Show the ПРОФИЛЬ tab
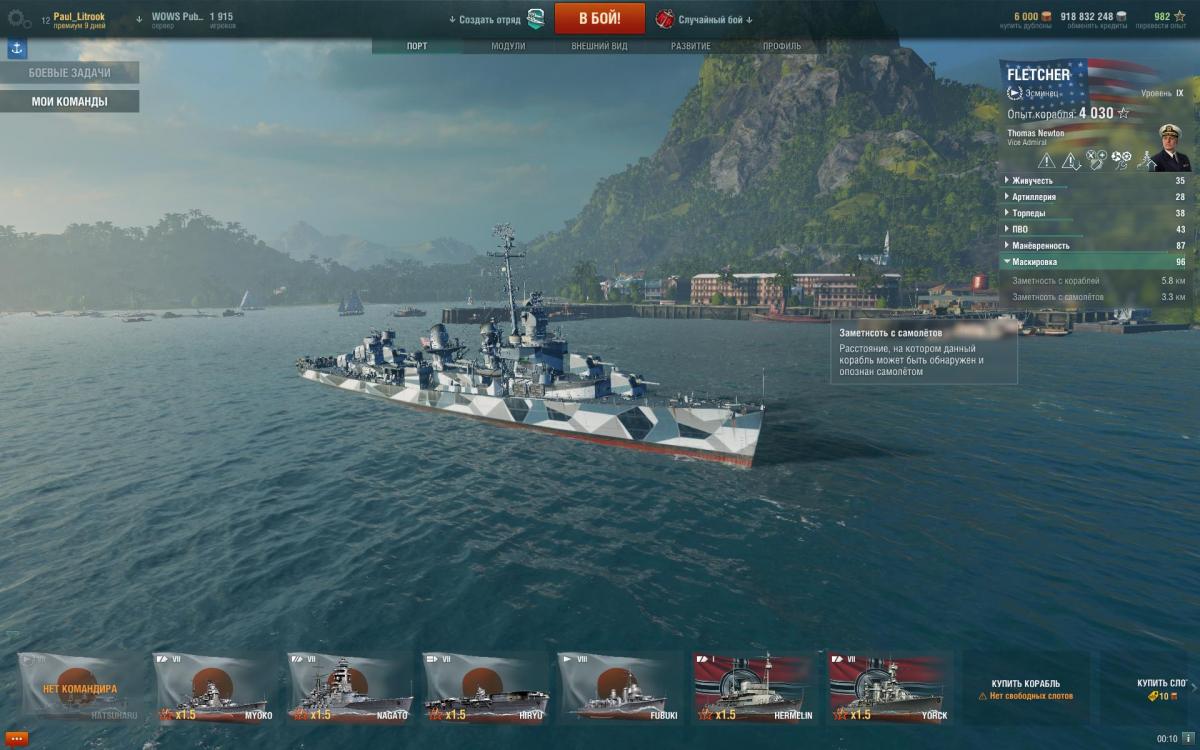Viewport: 1200px width, 750px height. 782,46
